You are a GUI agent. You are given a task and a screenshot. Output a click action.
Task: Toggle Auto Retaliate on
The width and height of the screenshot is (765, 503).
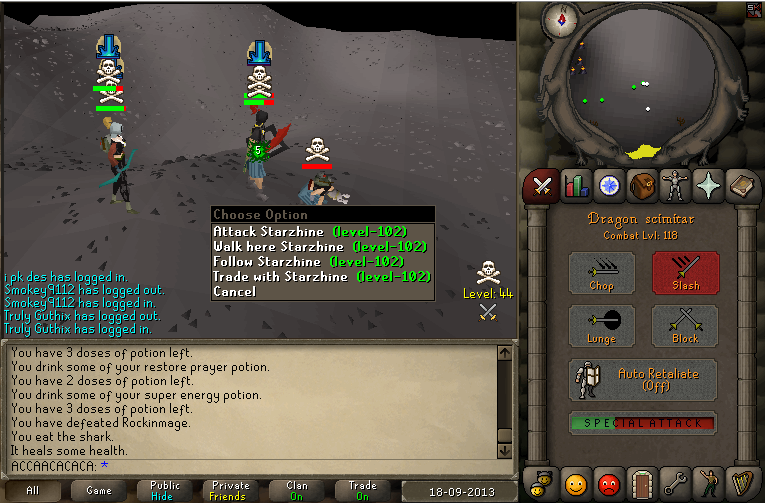point(643,379)
